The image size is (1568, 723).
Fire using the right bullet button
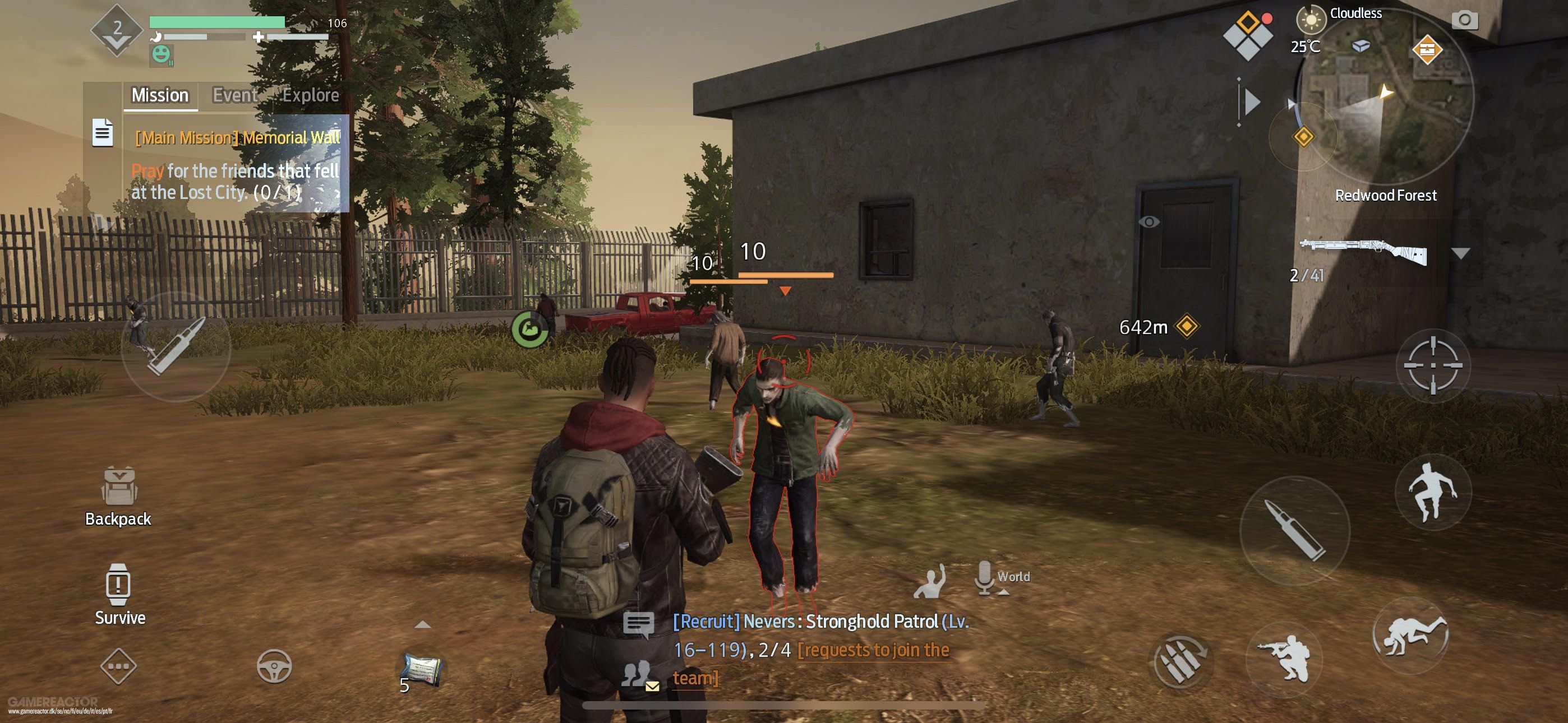[x=1295, y=529]
